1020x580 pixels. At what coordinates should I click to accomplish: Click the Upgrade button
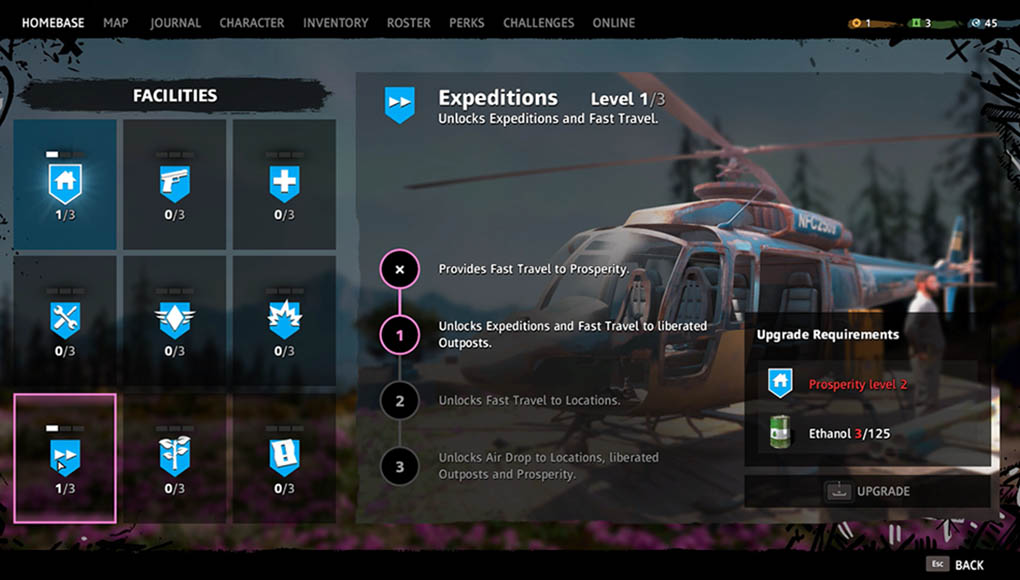click(867, 491)
